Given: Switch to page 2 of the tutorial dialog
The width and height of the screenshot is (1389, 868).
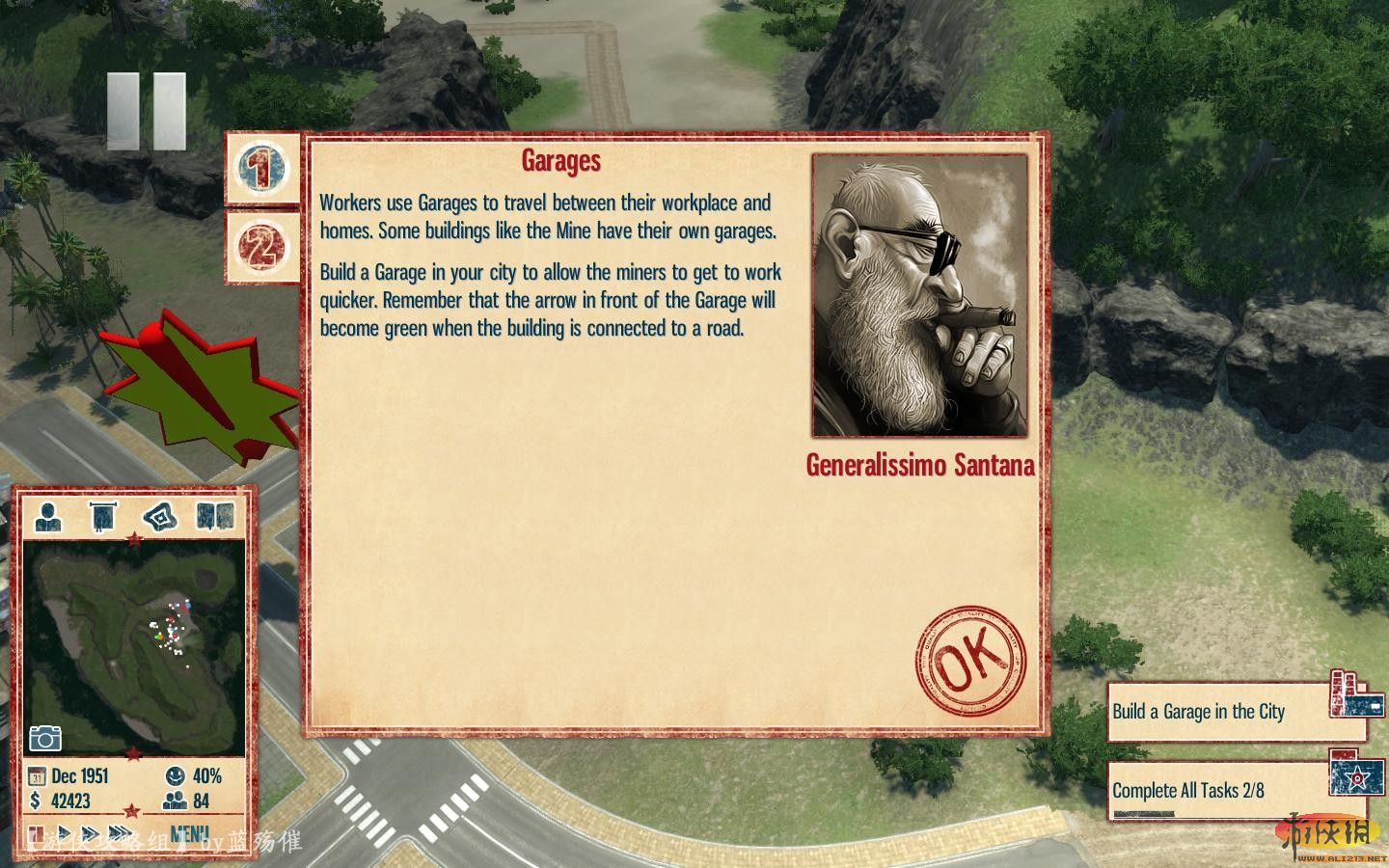Looking at the screenshot, I should (x=261, y=246).
